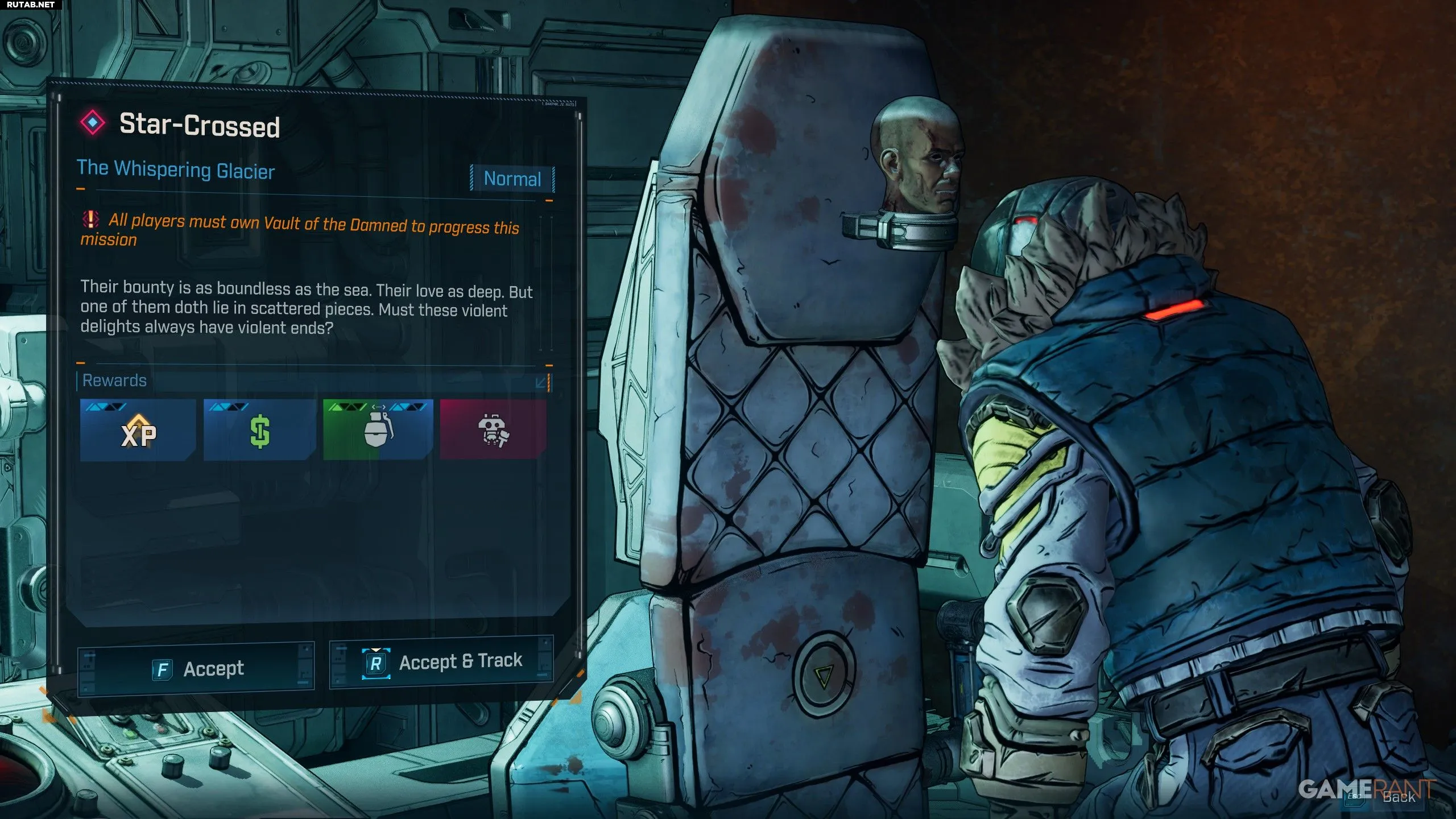Accept the Star-Crossed mission
The image size is (1456, 819).
[196, 669]
